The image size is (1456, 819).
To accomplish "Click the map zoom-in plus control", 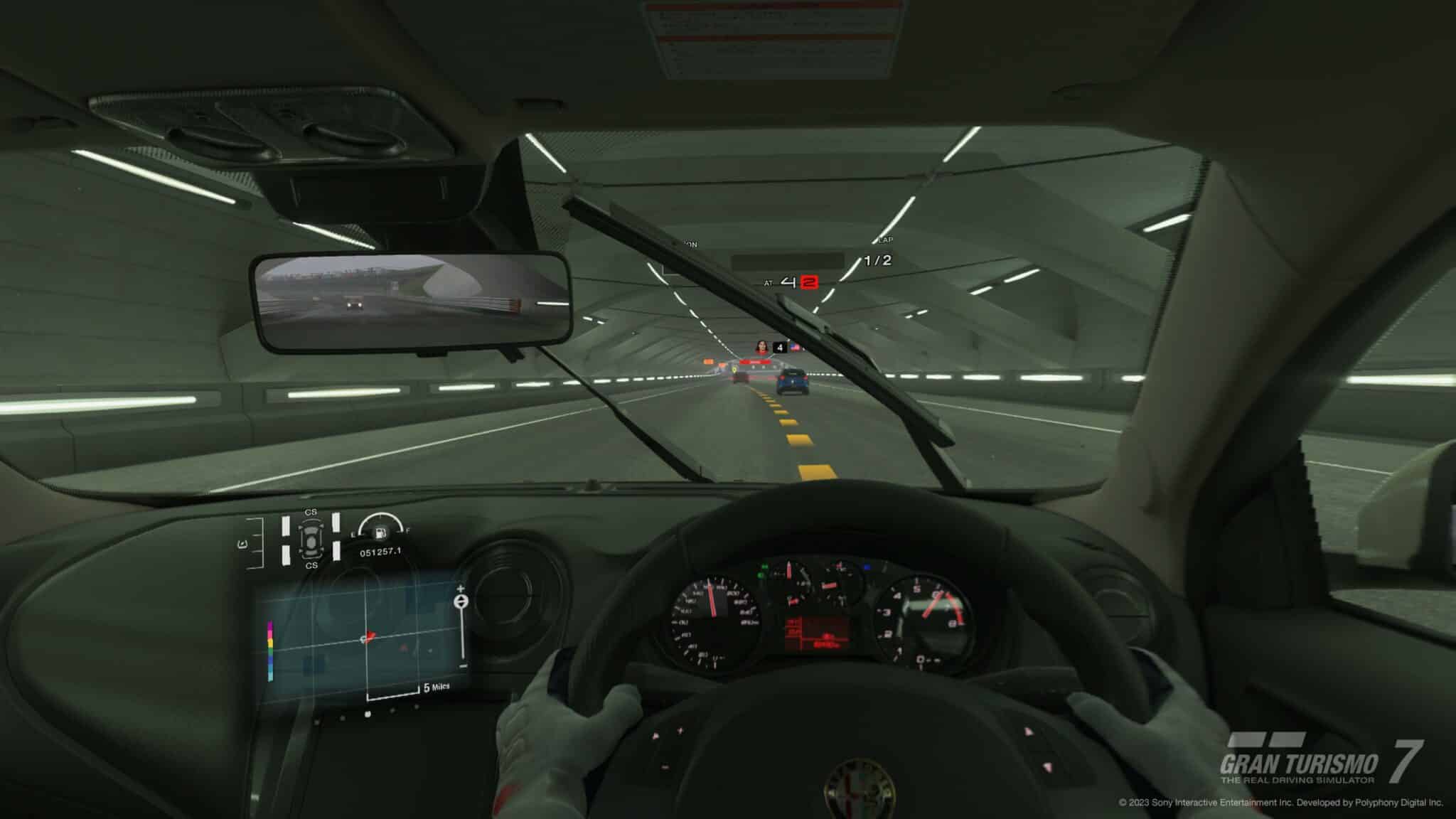I will (x=461, y=589).
